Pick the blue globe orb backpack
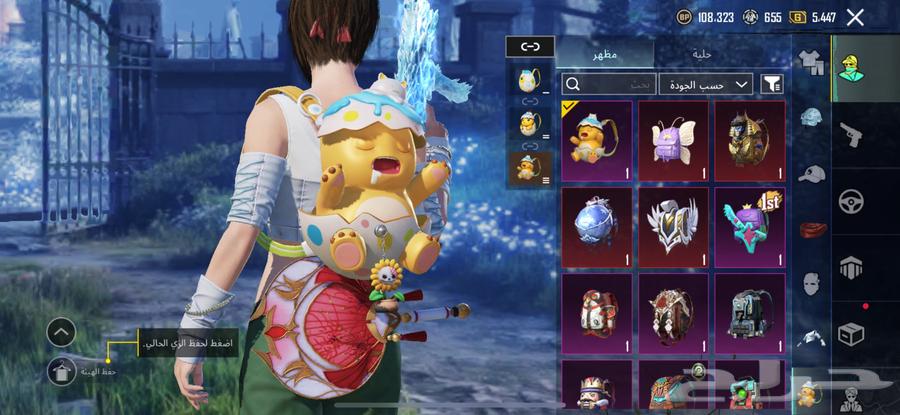The width and height of the screenshot is (900, 415). [x=597, y=227]
